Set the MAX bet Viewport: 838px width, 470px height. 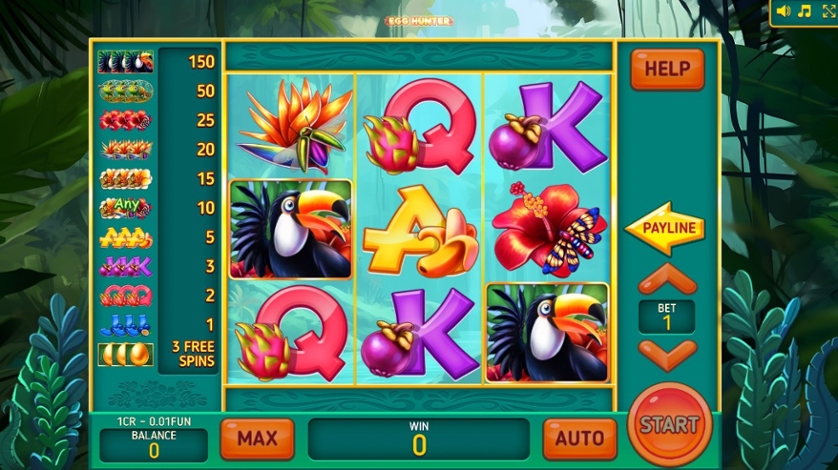pos(257,438)
